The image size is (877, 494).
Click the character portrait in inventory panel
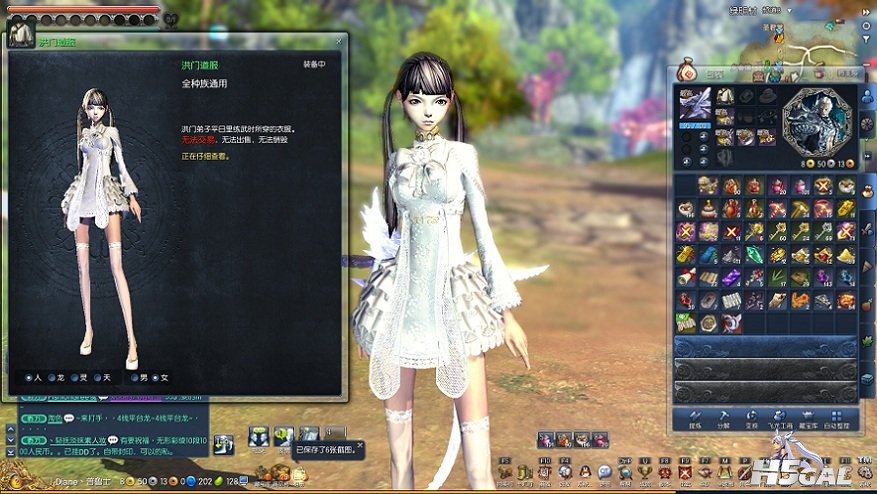click(x=817, y=122)
